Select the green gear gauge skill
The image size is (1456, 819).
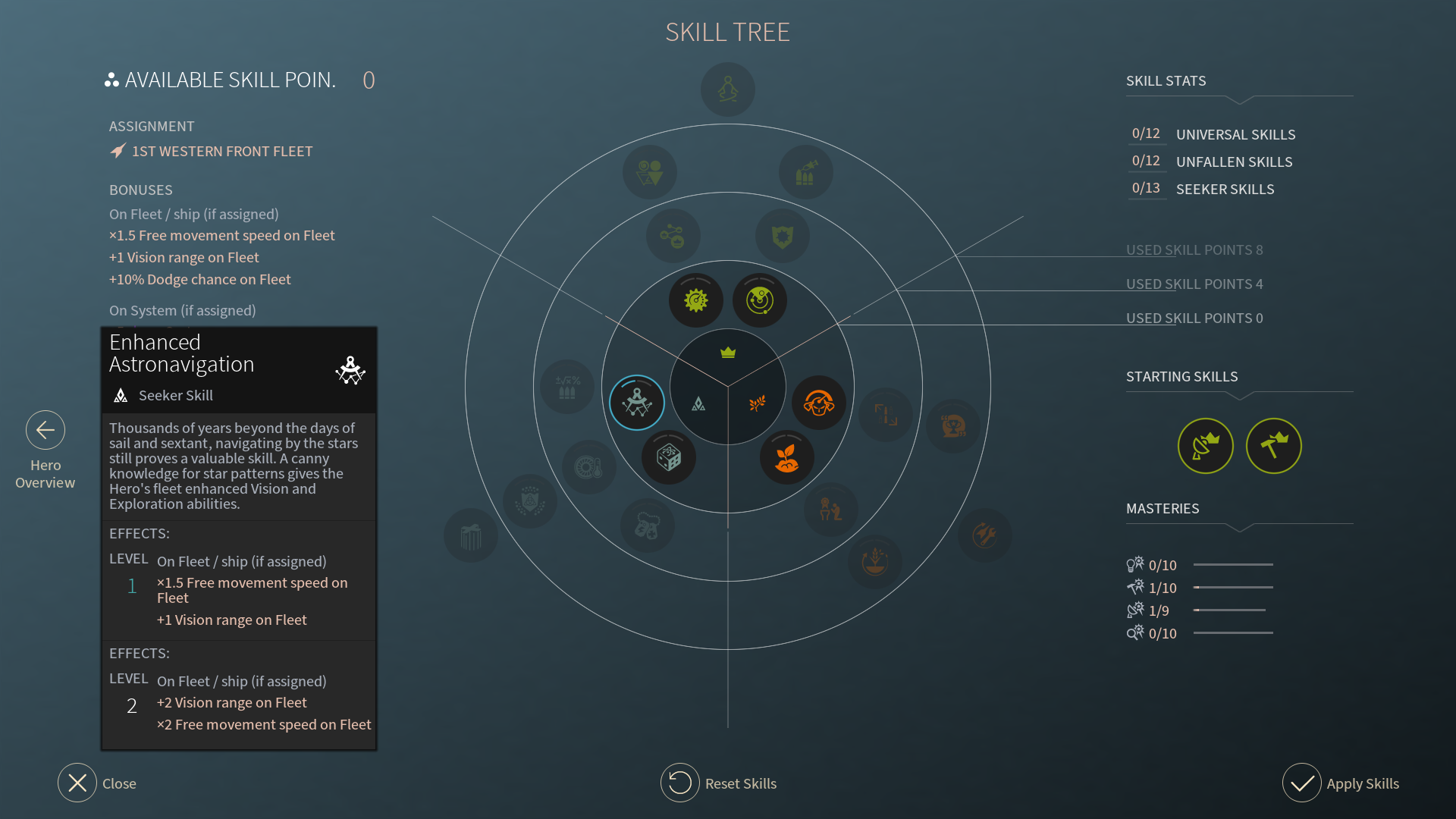tap(696, 300)
